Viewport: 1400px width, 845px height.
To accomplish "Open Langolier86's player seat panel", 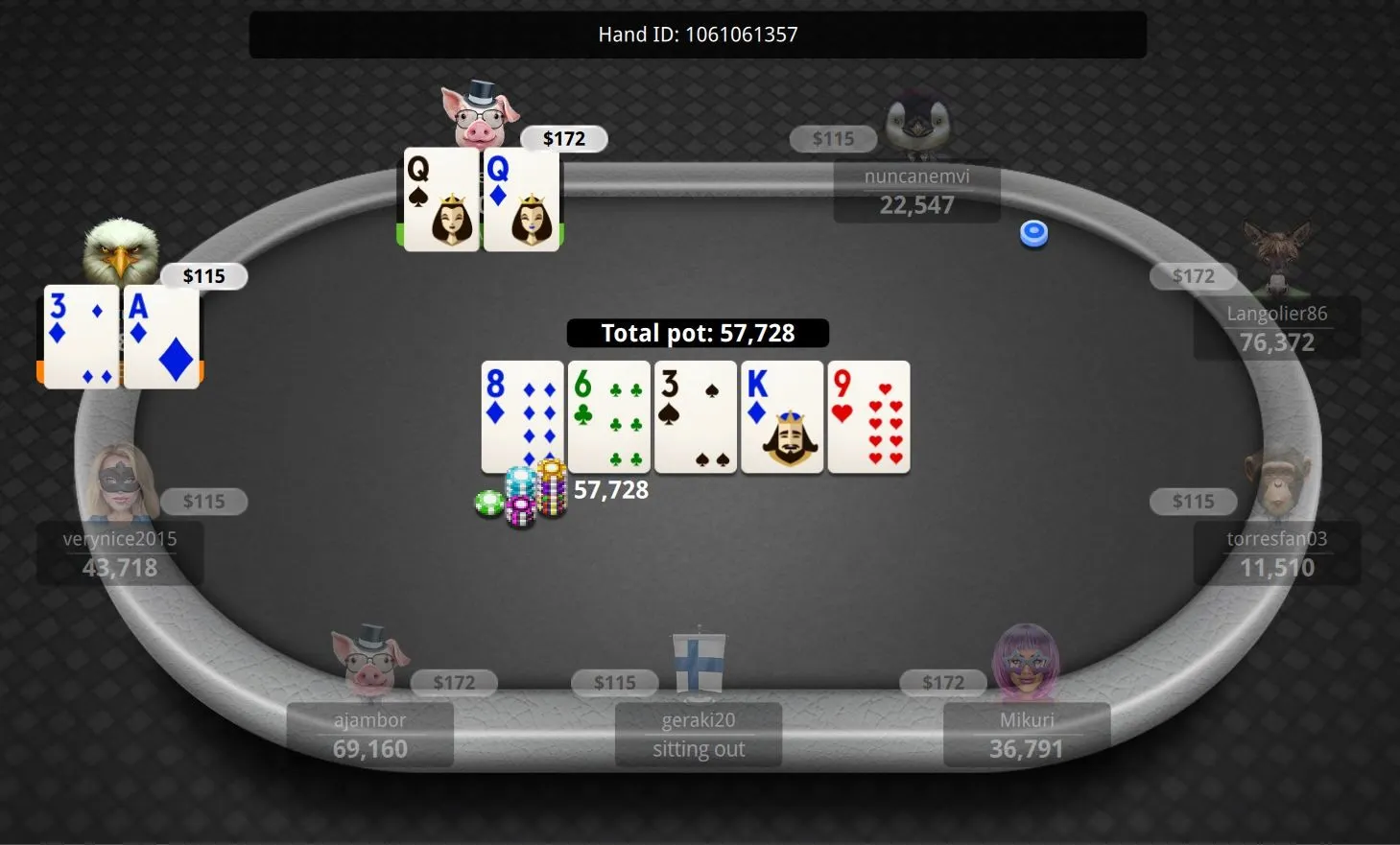I will pos(1276,329).
